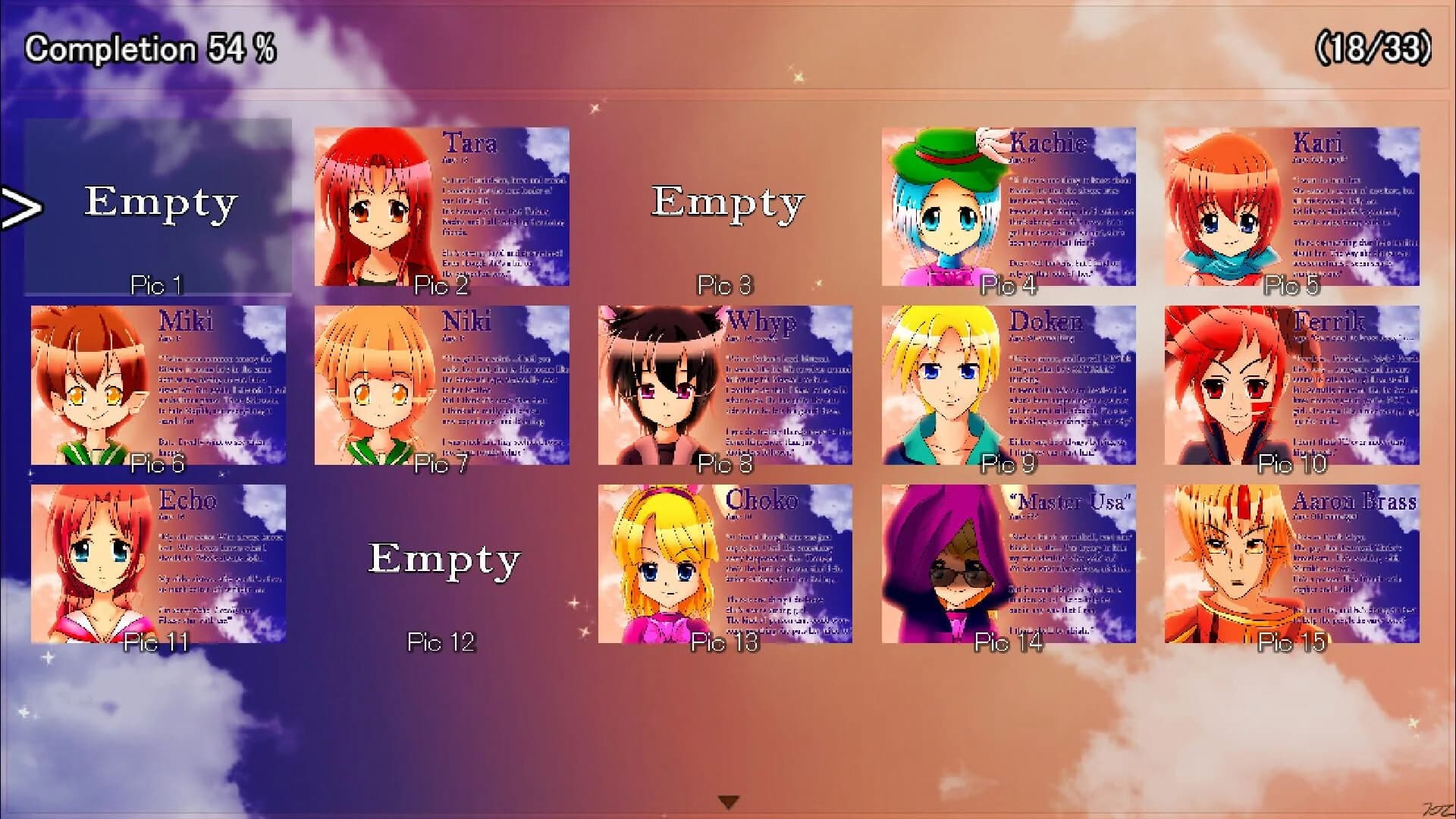Select the empty Pic 3 slot

(x=726, y=205)
